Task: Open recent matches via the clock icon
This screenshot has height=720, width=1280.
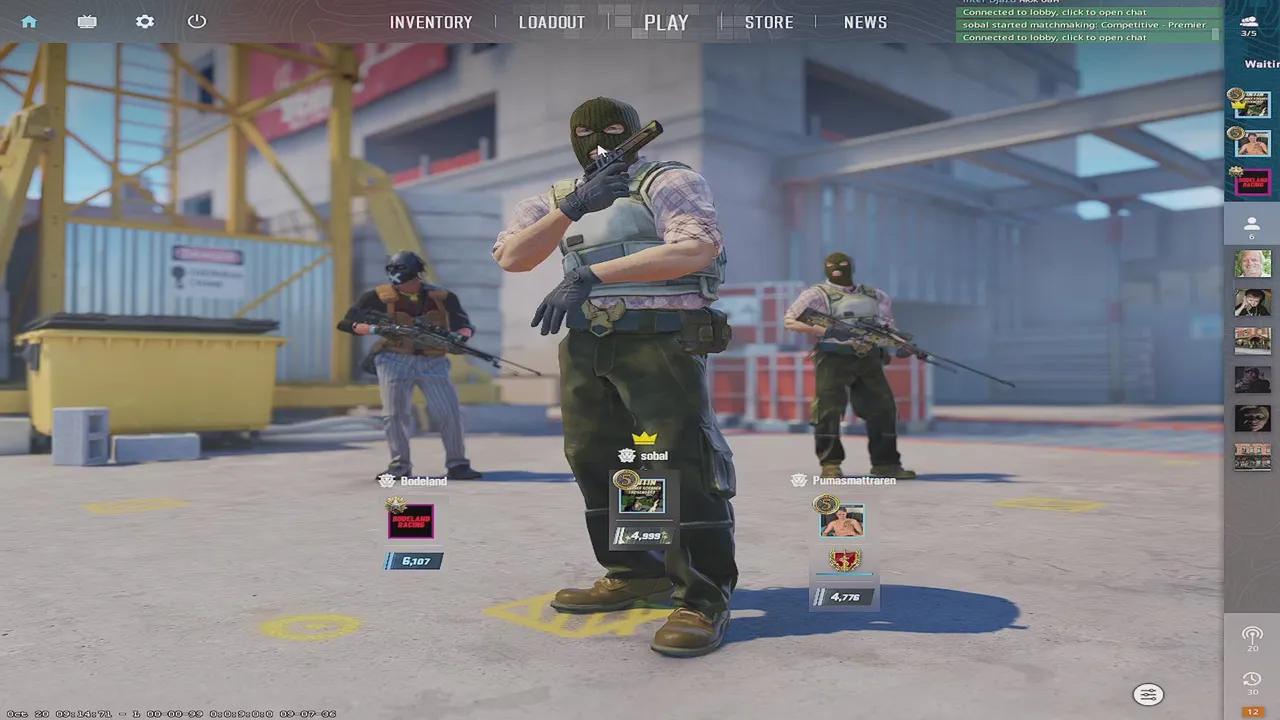Action: (x=1252, y=679)
